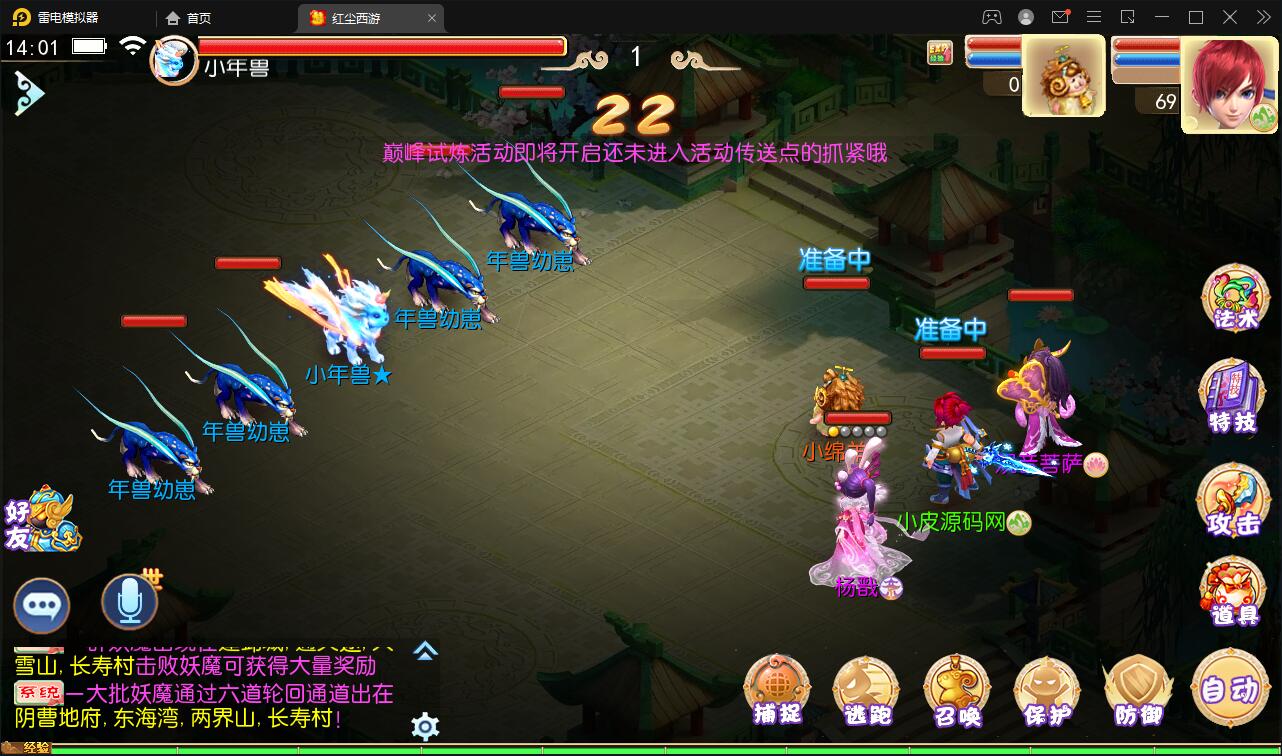1282x756 pixels.
Task: Enable the 防御 defend stance
Action: tap(1138, 690)
